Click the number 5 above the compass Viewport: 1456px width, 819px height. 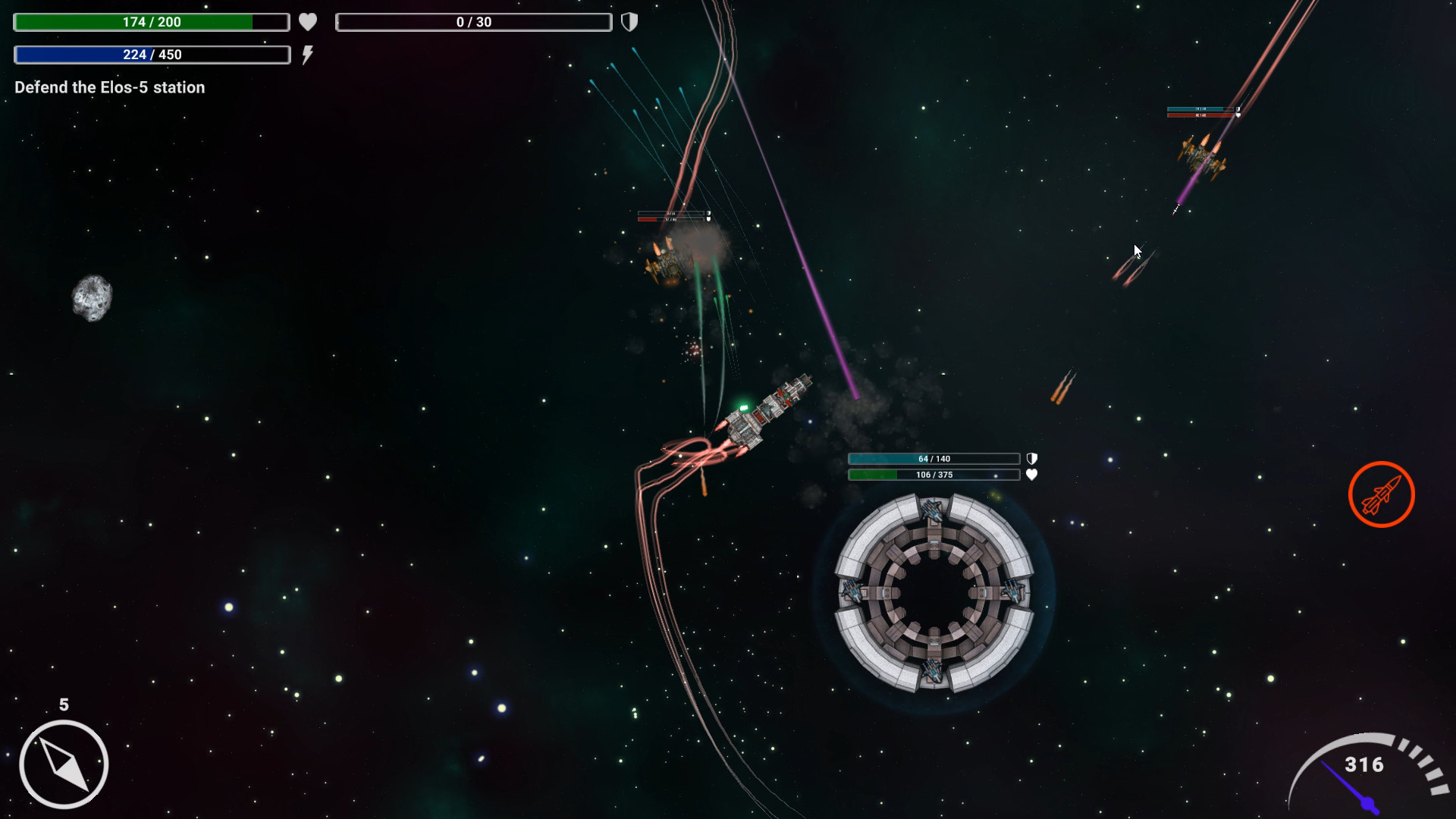point(63,703)
